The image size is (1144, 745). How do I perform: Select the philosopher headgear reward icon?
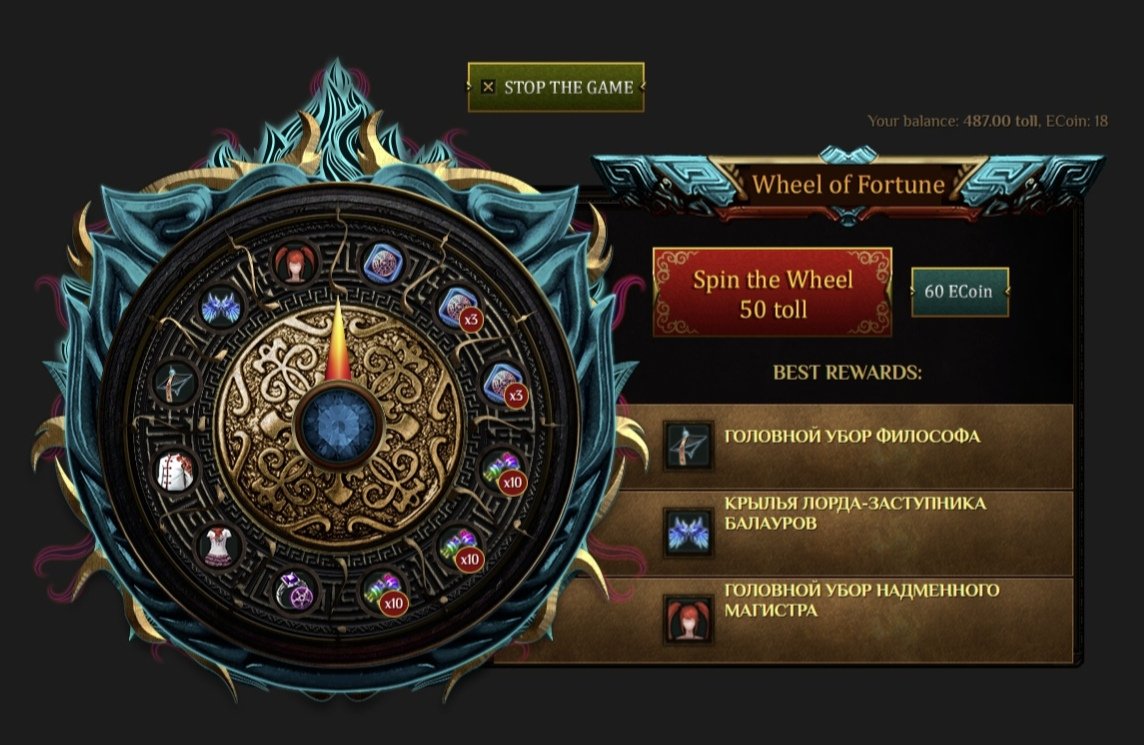(x=689, y=445)
